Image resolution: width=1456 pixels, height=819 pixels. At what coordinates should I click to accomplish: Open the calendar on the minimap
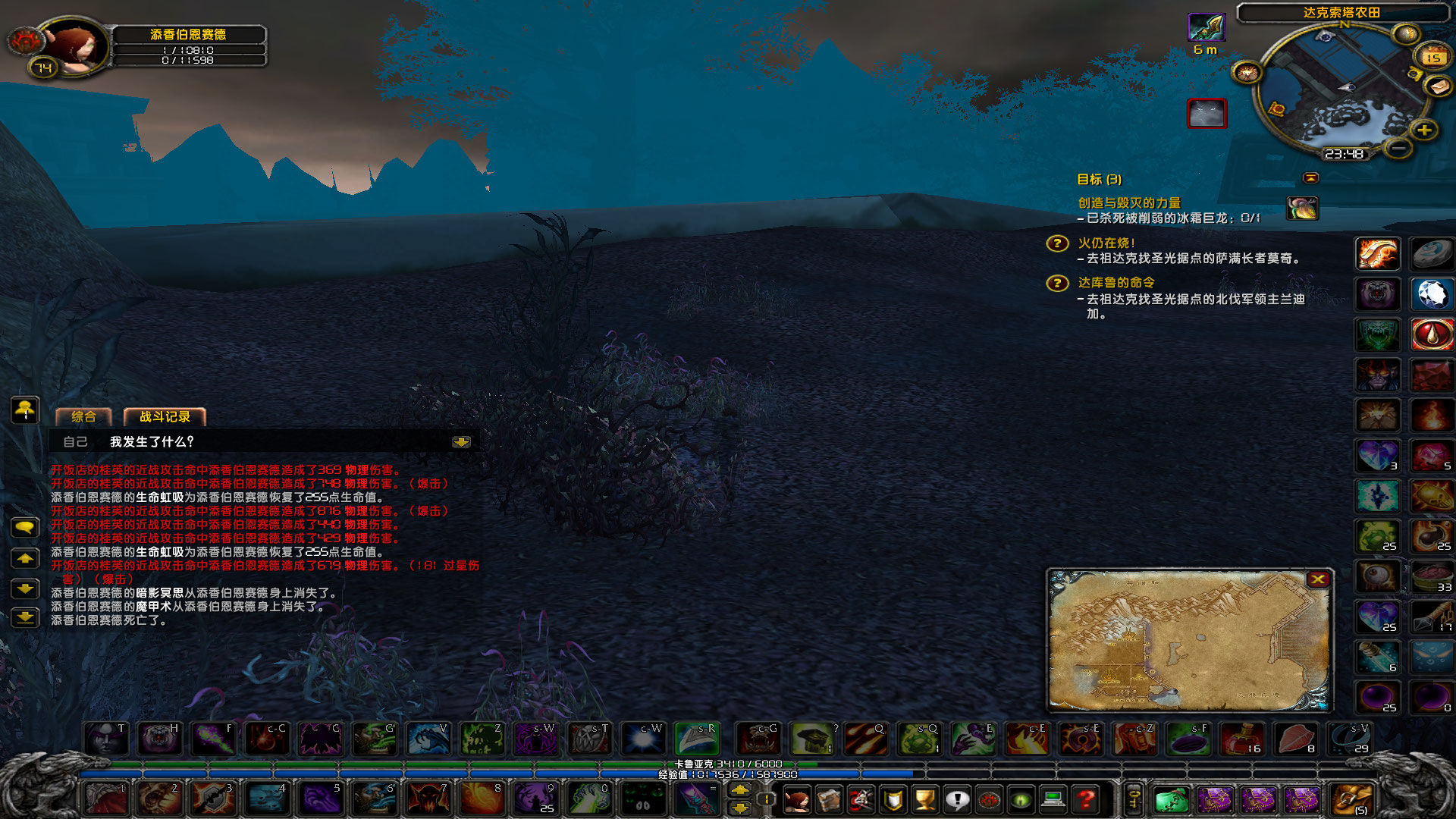(x=1432, y=57)
